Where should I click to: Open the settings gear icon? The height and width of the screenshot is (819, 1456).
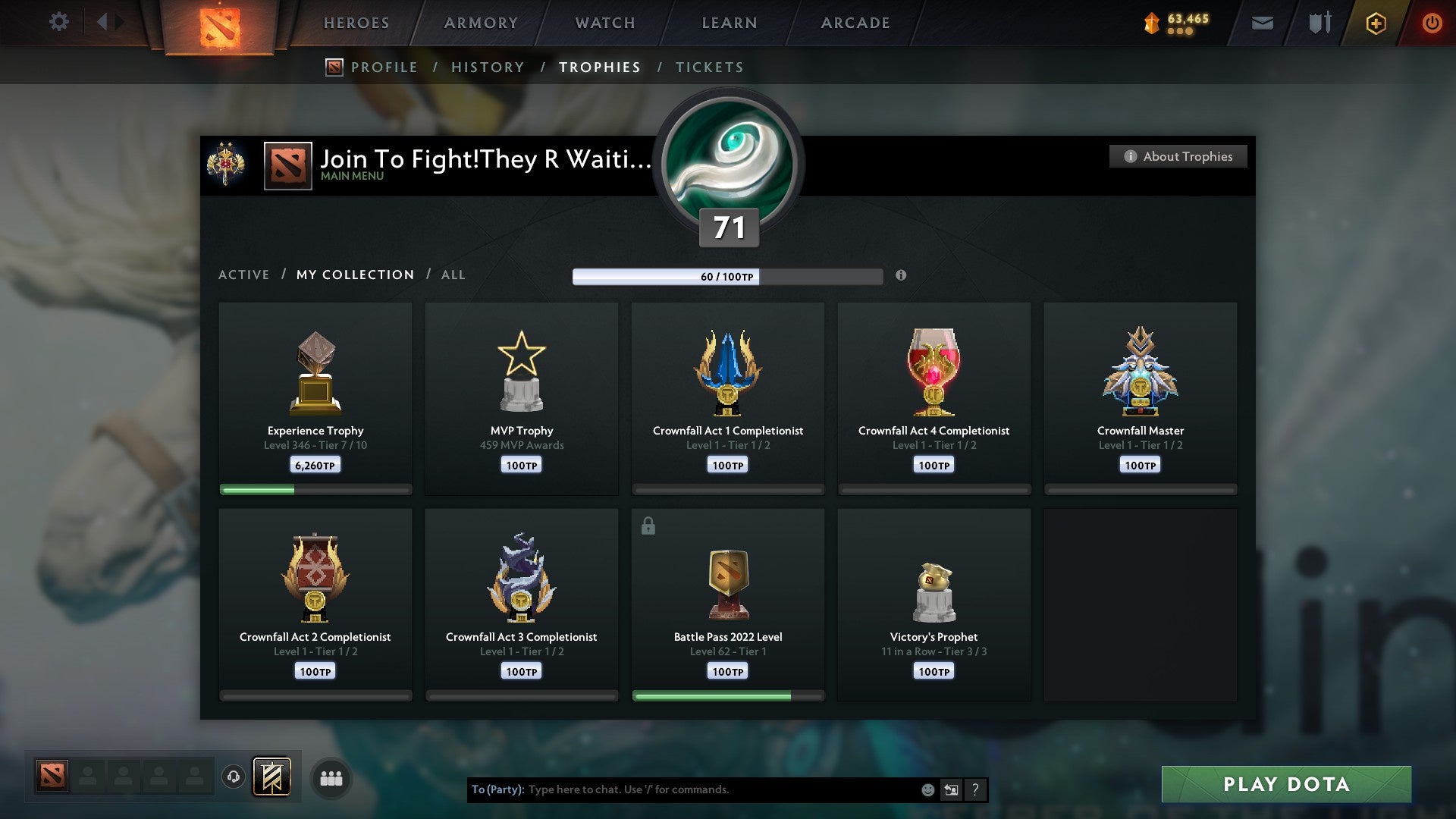point(58,22)
